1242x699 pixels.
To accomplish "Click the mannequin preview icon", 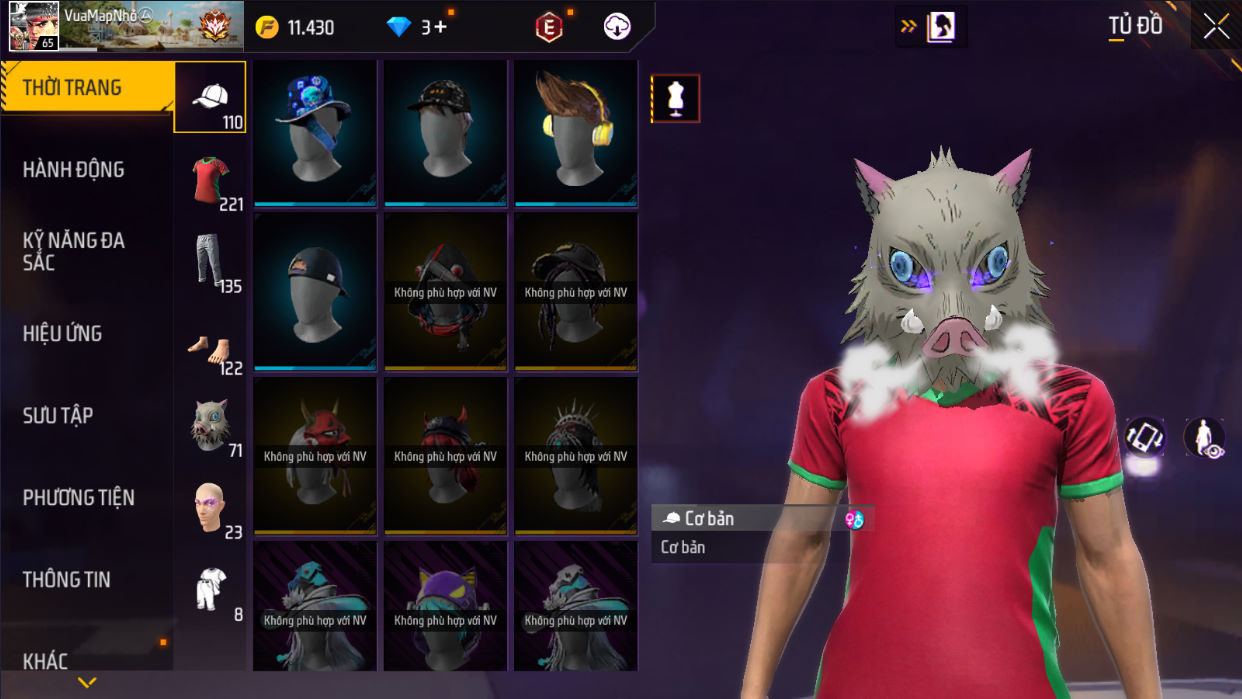I will (675, 98).
